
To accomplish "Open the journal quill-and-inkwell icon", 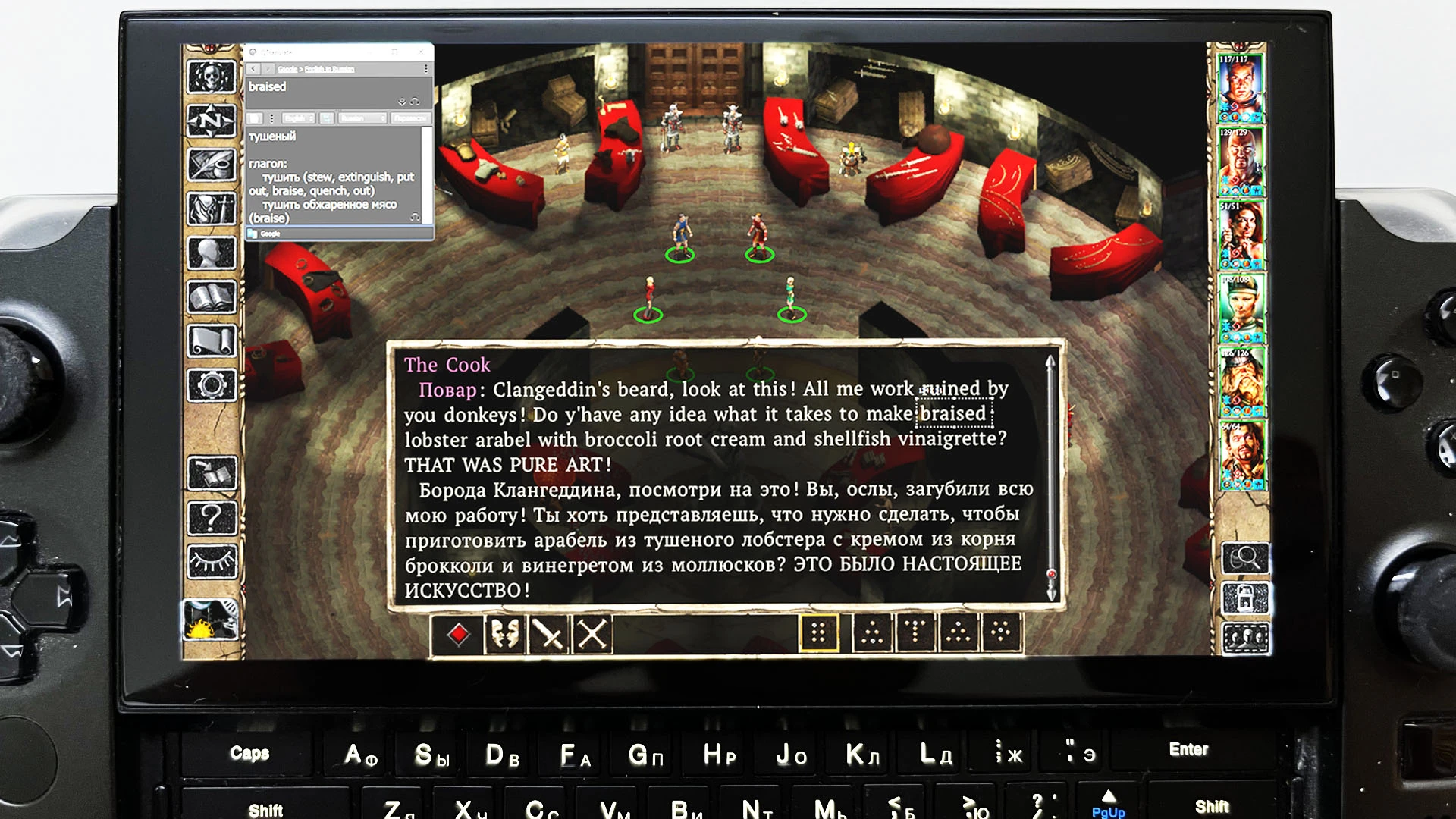I will click(211, 163).
